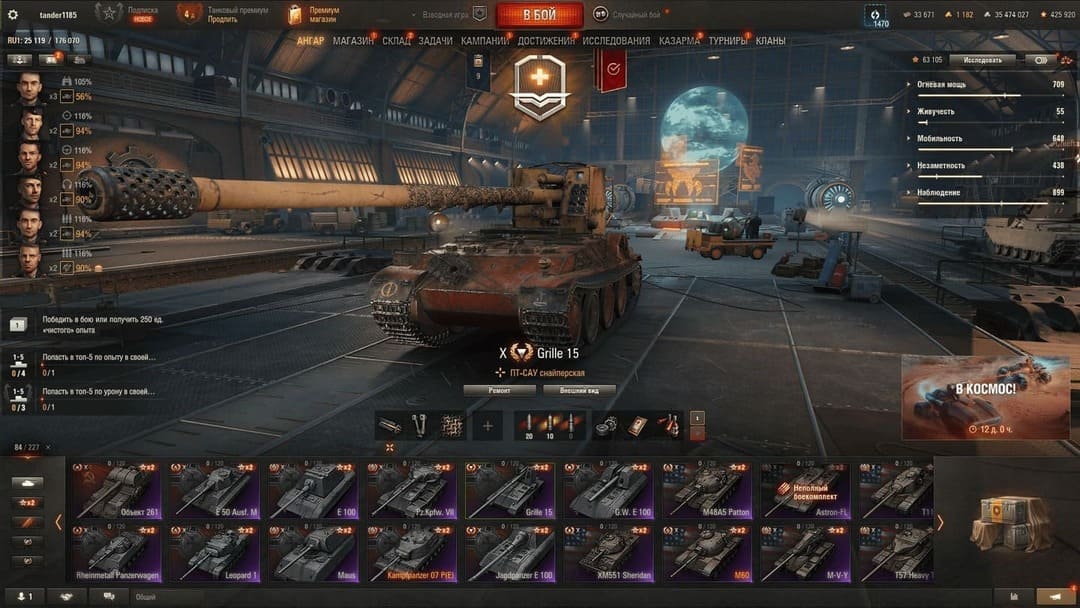Click the Ремонт button

click(x=499, y=390)
